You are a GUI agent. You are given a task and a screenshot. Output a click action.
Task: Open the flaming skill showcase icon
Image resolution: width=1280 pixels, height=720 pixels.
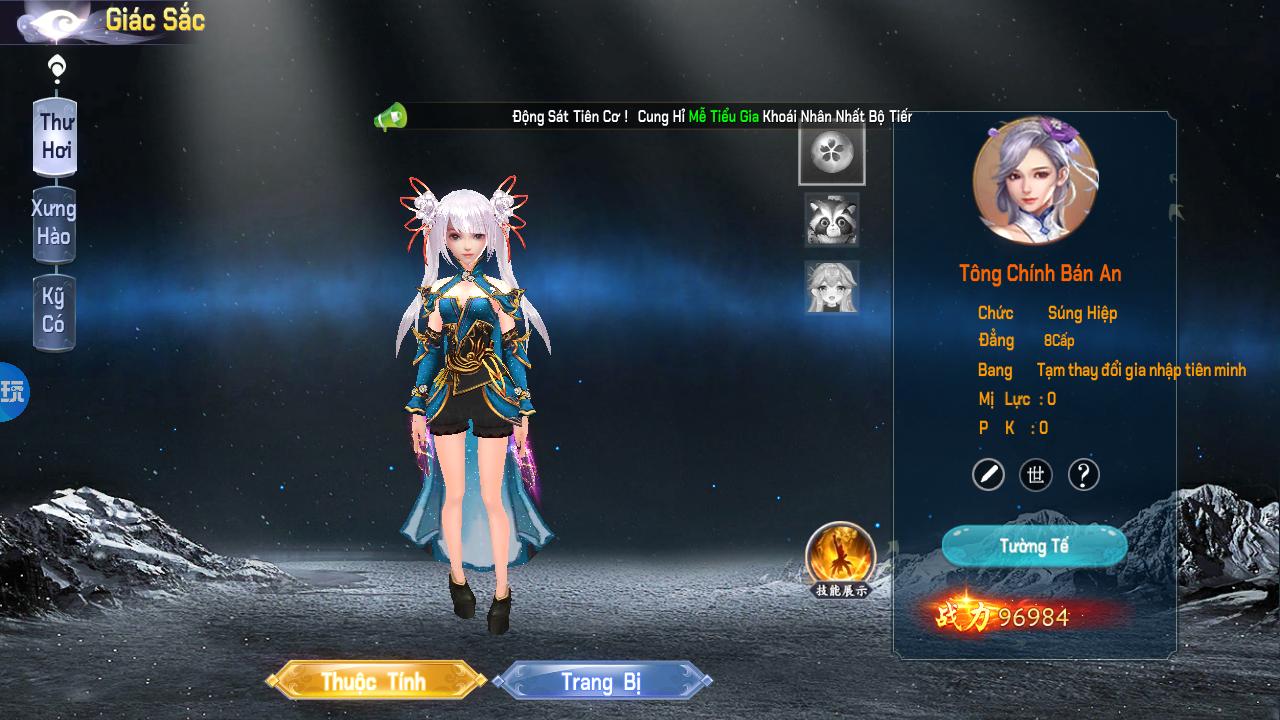(x=841, y=556)
